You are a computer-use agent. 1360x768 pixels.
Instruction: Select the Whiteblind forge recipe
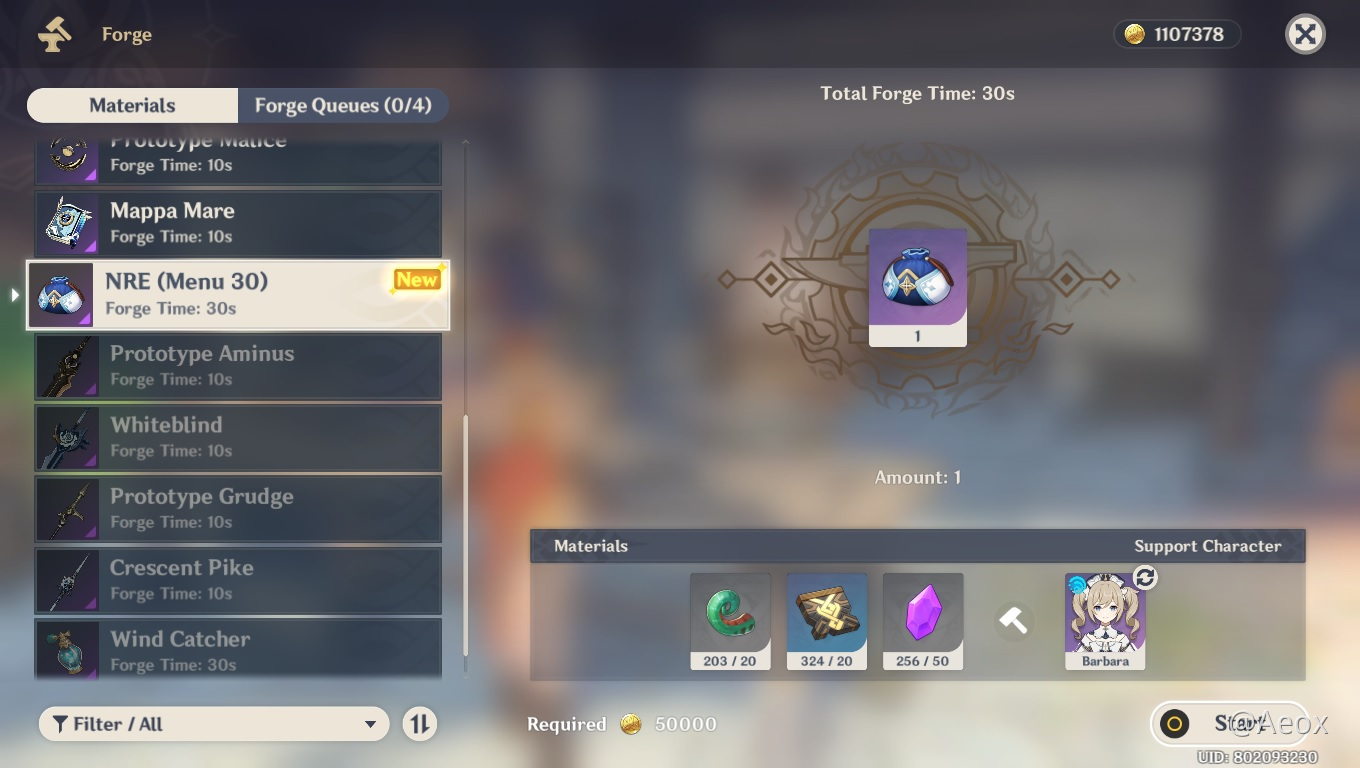[238, 437]
